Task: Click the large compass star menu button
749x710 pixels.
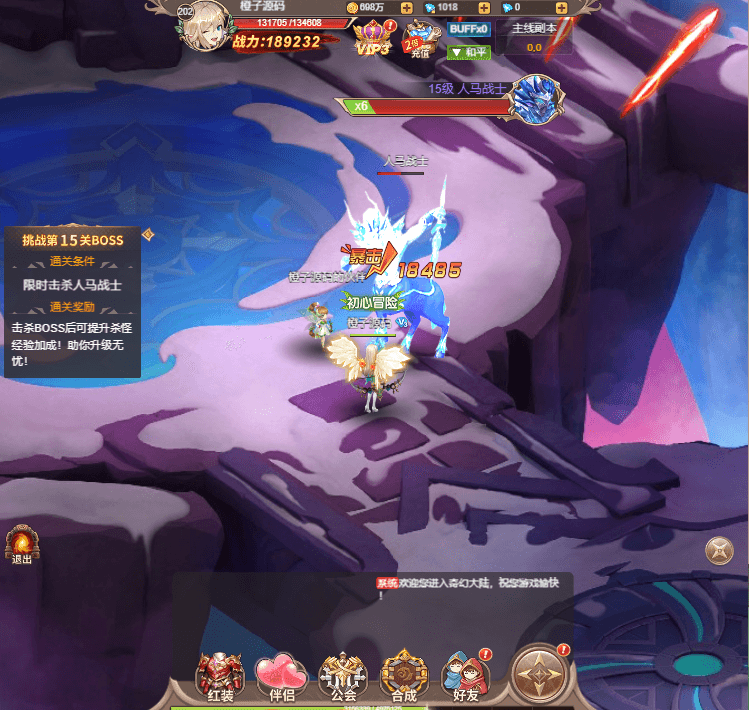Action: (540, 673)
